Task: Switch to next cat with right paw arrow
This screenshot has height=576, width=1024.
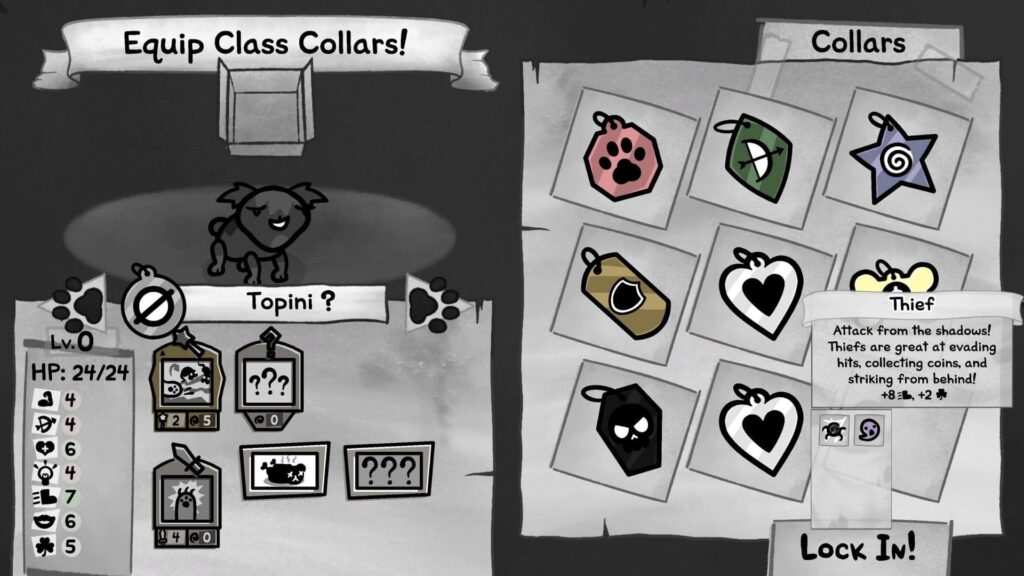Action: tap(433, 301)
